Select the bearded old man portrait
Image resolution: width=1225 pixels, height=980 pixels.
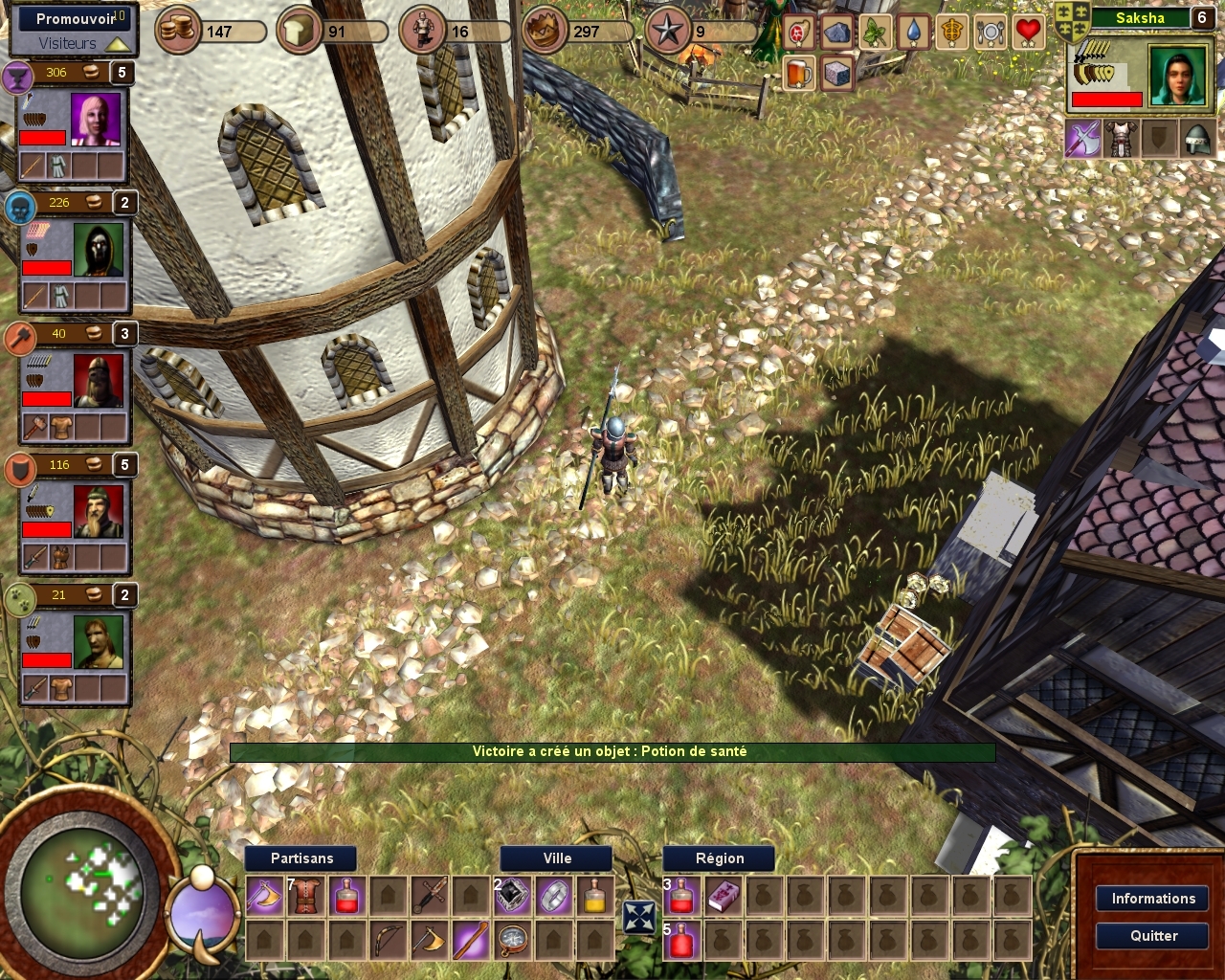[x=99, y=512]
